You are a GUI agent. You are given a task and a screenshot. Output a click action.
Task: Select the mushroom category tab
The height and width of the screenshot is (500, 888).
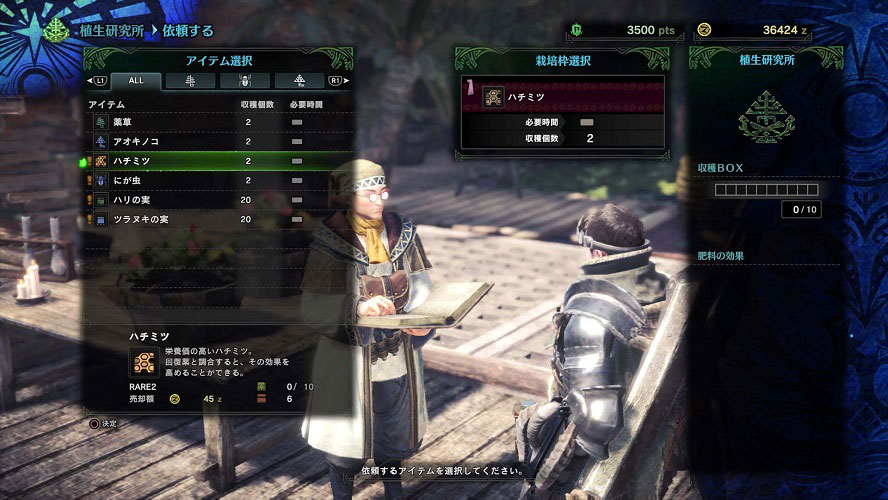click(x=300, y=81)
